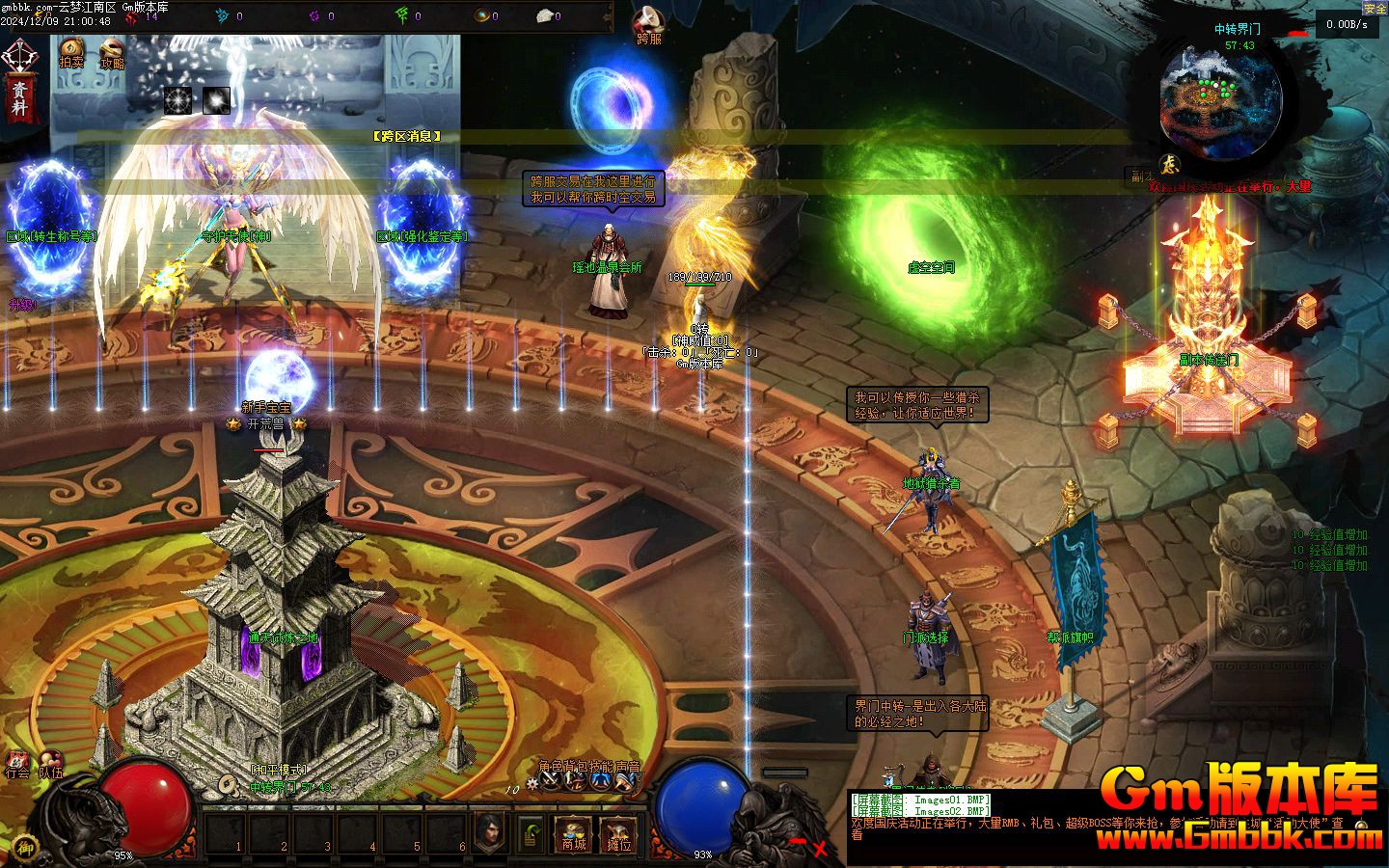1389x868 pixels.
Task: Click the character portrait in the bottom bar
Action: (x=490, y=832)
